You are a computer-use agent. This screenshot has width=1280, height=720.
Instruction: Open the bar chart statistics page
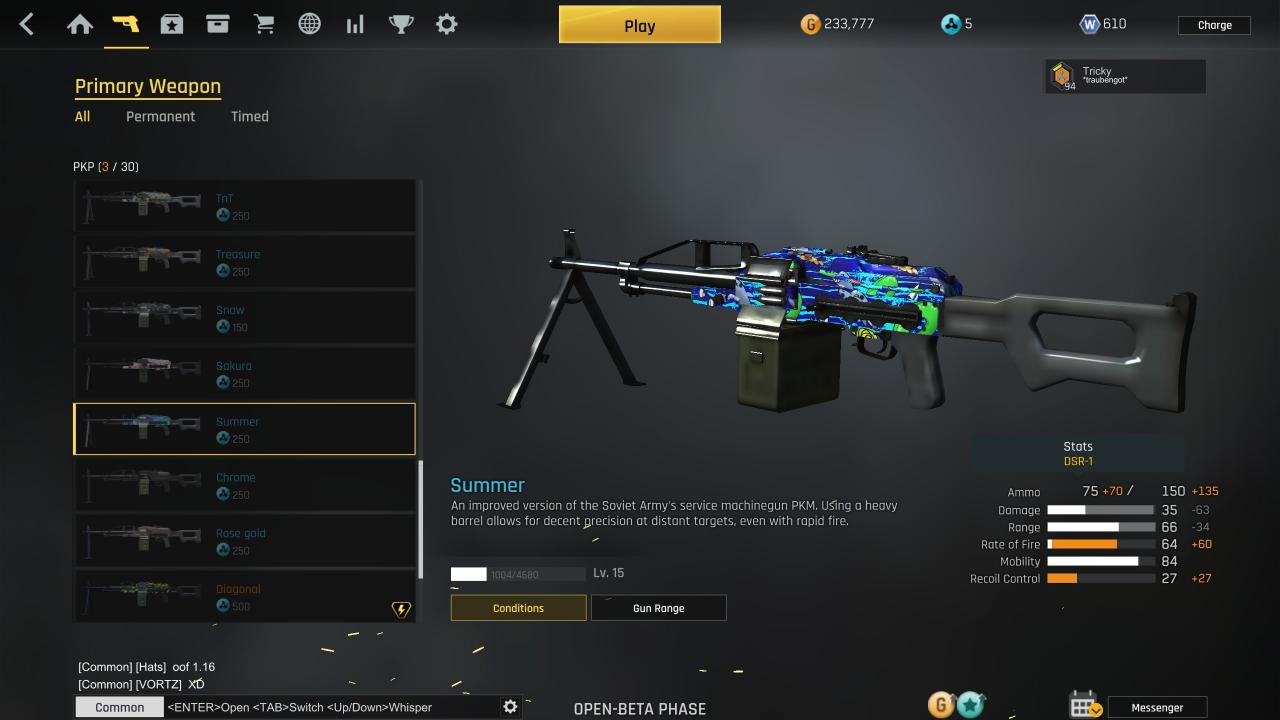(x=355, y=25)
